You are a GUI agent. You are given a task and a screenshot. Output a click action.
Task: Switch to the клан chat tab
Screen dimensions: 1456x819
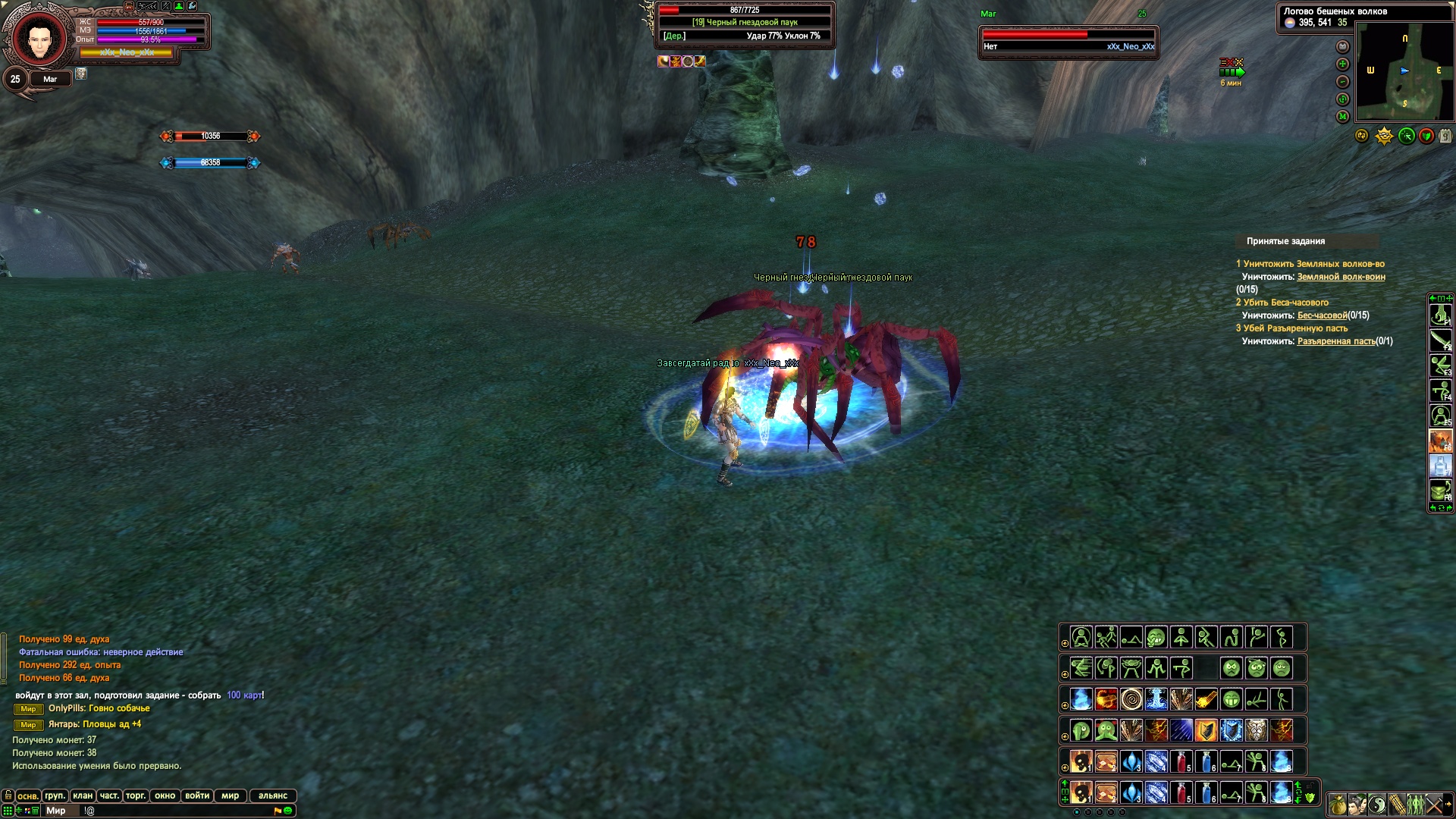pos(83,795)
